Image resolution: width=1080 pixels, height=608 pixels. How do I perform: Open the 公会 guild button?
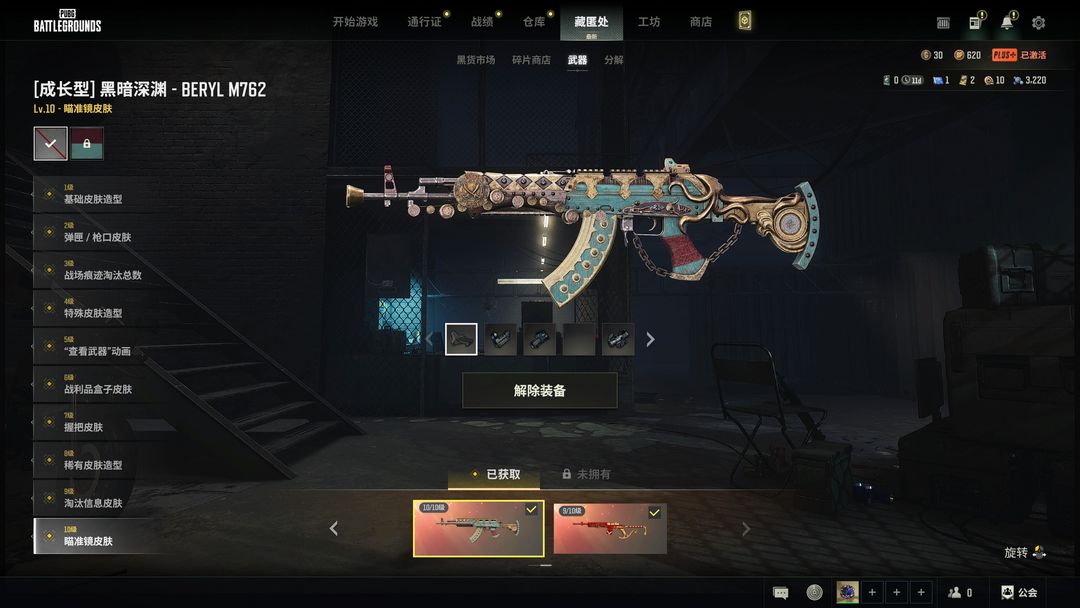(1019, 592)
